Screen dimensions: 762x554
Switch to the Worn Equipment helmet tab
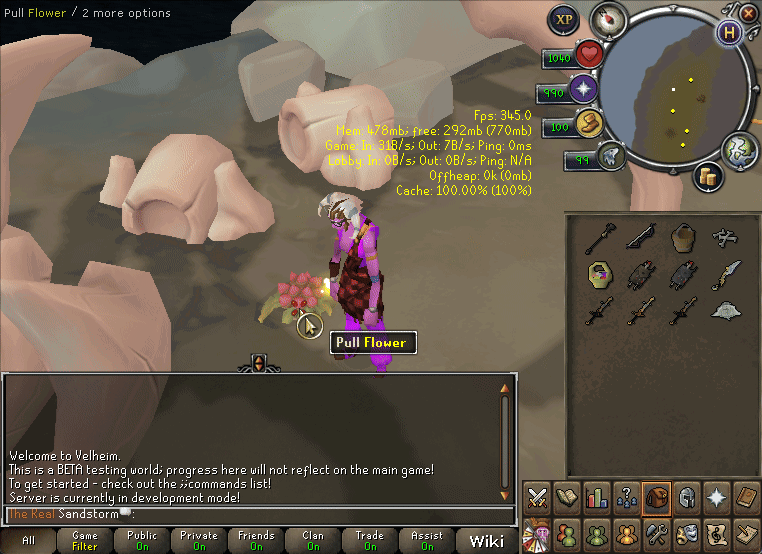687,497
